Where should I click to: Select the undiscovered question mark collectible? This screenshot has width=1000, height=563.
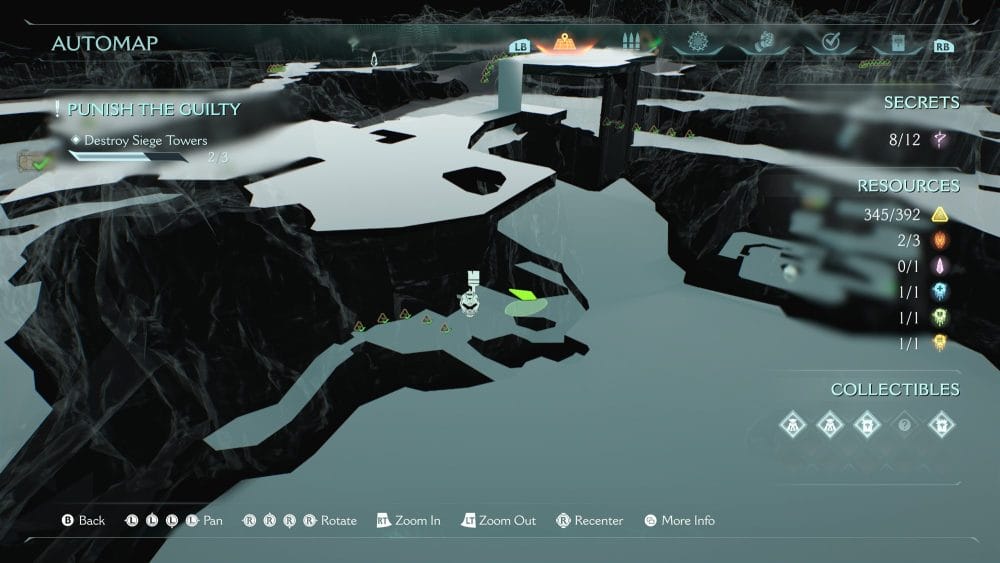[904, 424]
